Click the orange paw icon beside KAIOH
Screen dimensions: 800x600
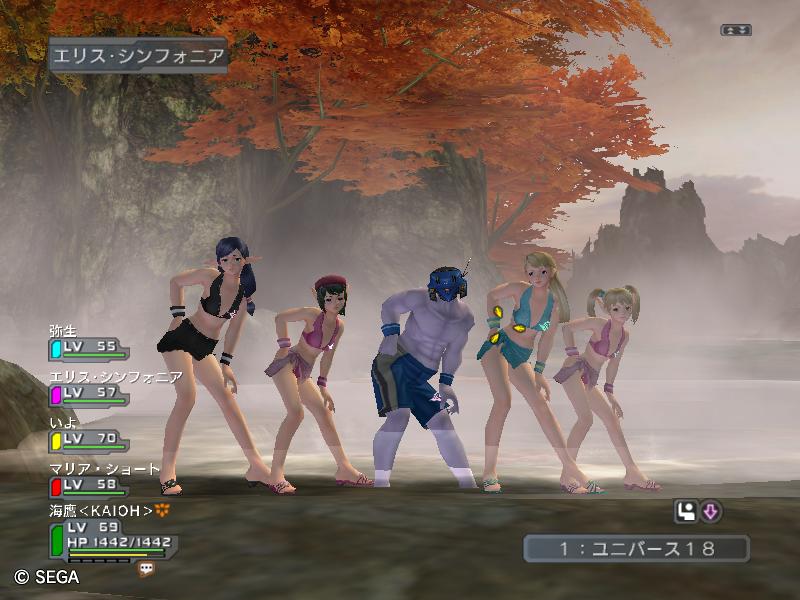click(162, 511)
